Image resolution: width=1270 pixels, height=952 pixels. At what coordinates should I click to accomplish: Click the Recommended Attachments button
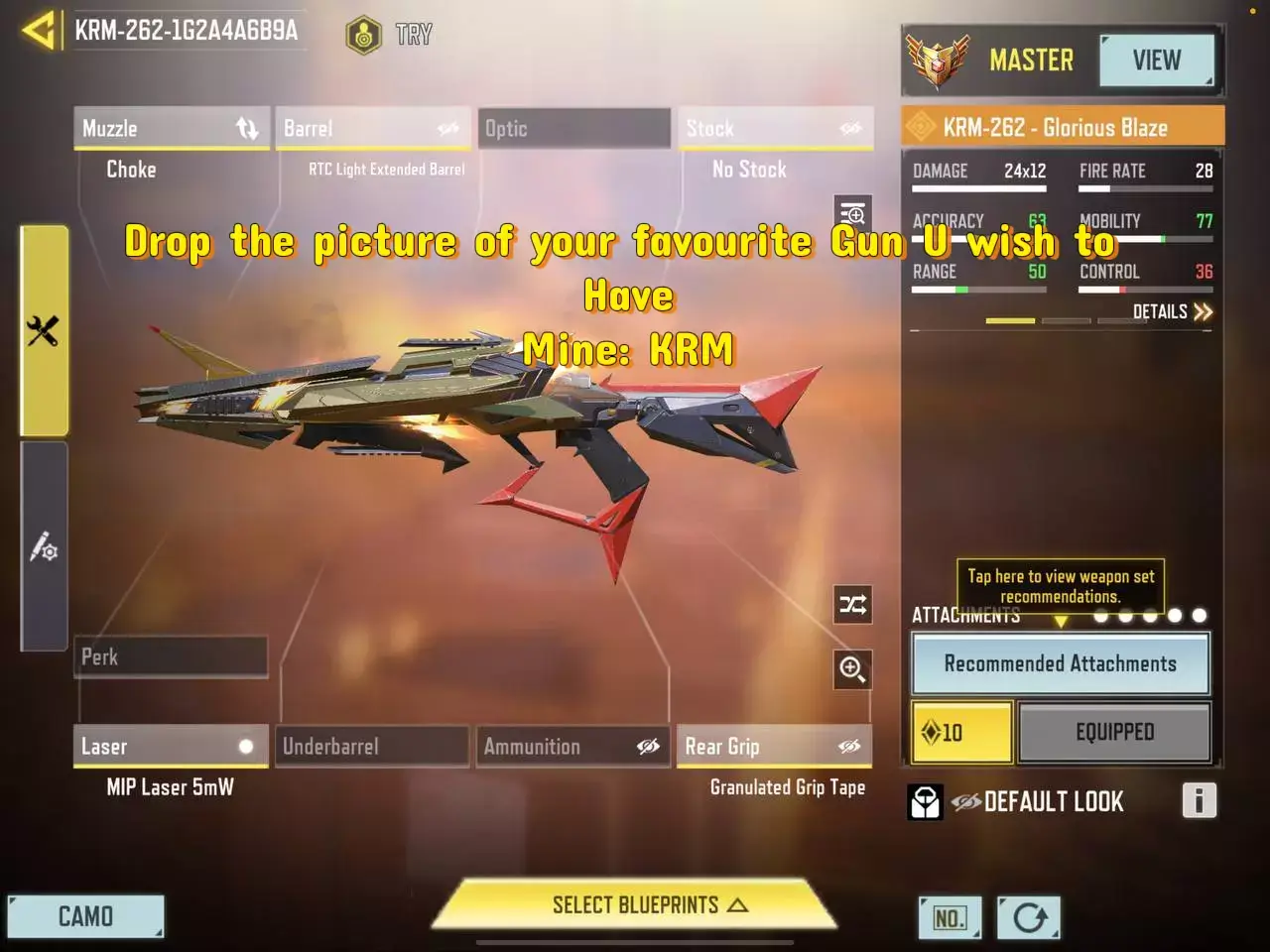tap(1059, 663)
